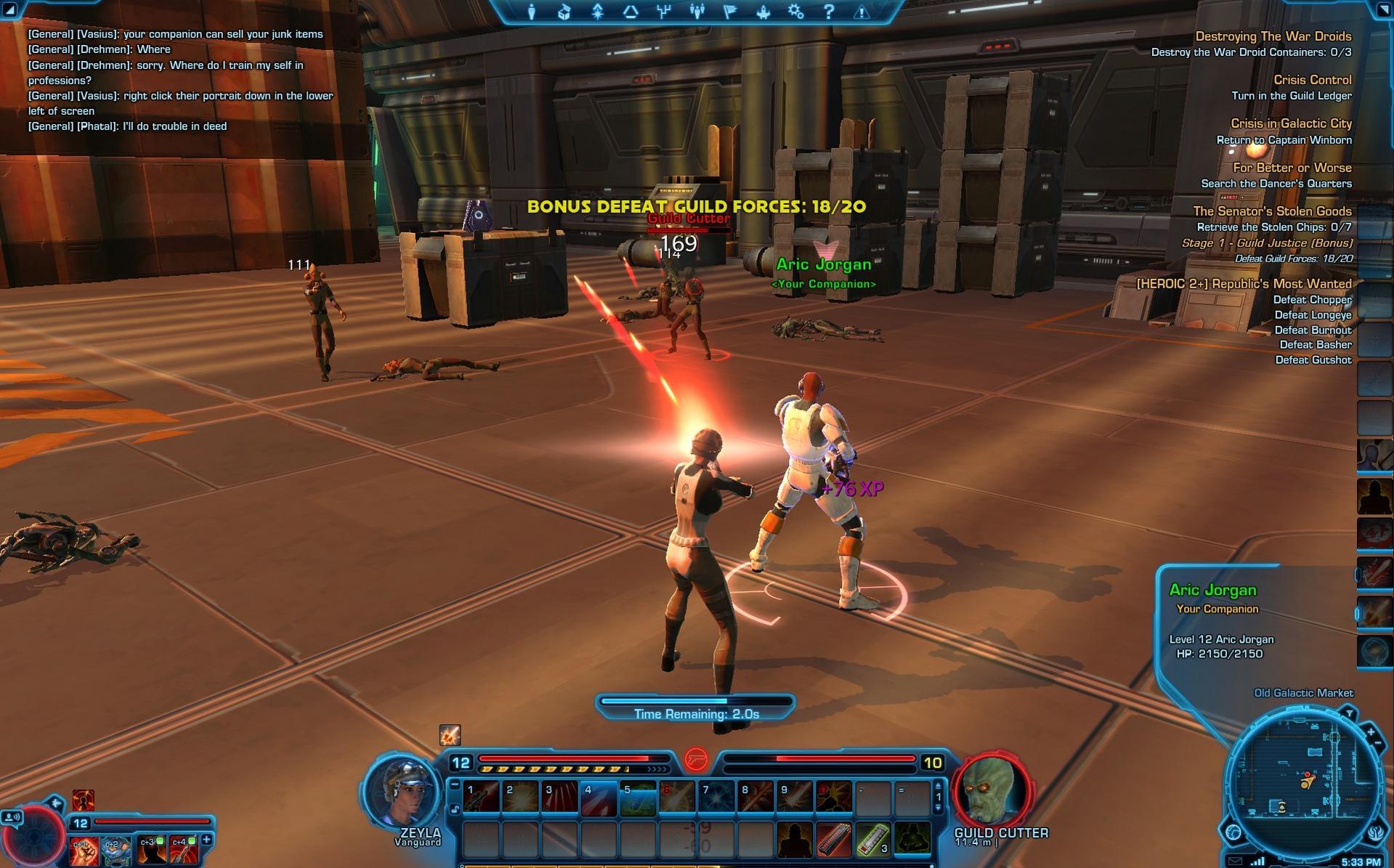Screen dimensions: 1394x868
Task: Open the minimap filter funnel button
Action: click(x=1348, y=713)
